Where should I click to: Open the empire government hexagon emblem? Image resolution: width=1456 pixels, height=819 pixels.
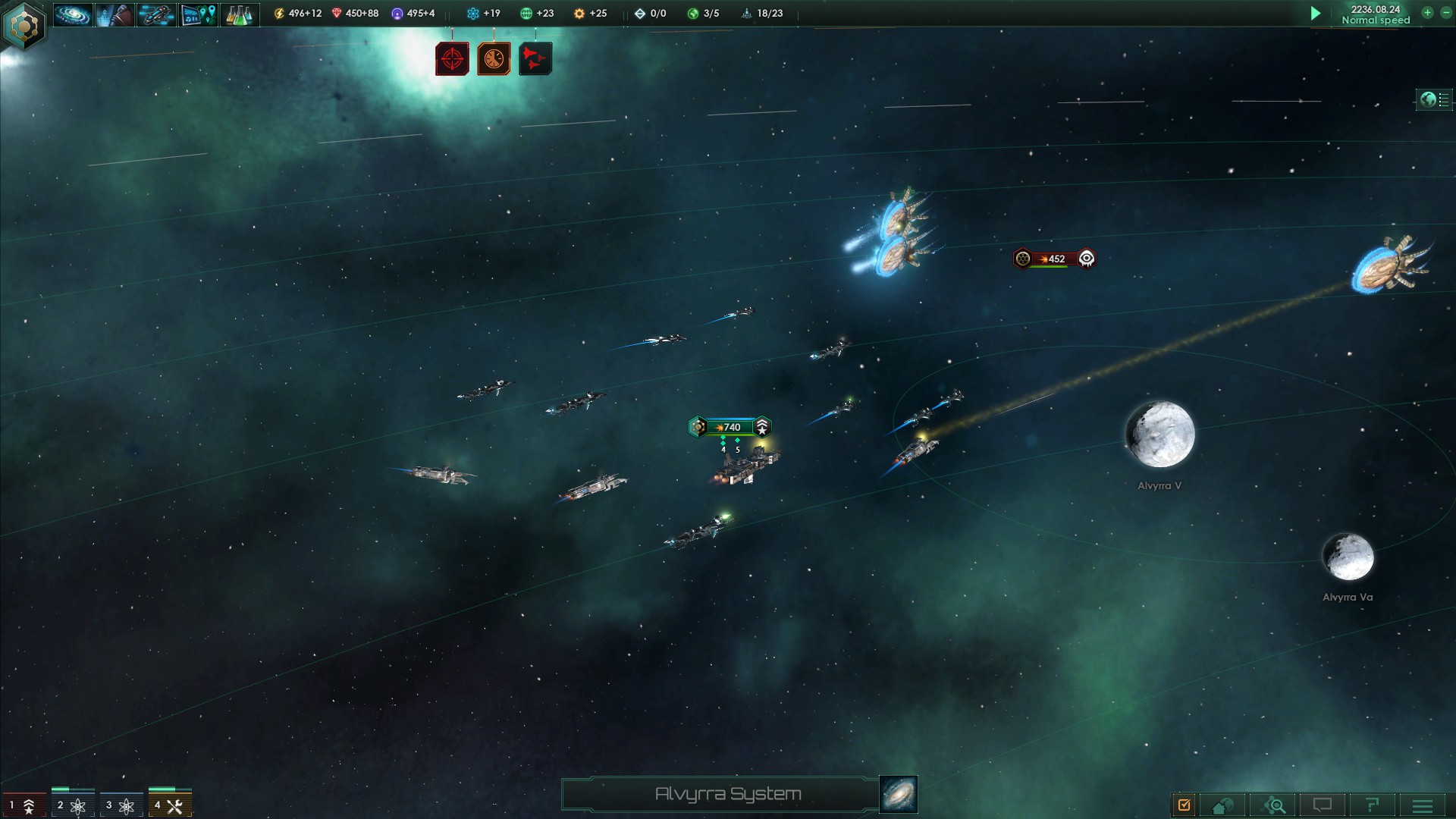point(24,26)
